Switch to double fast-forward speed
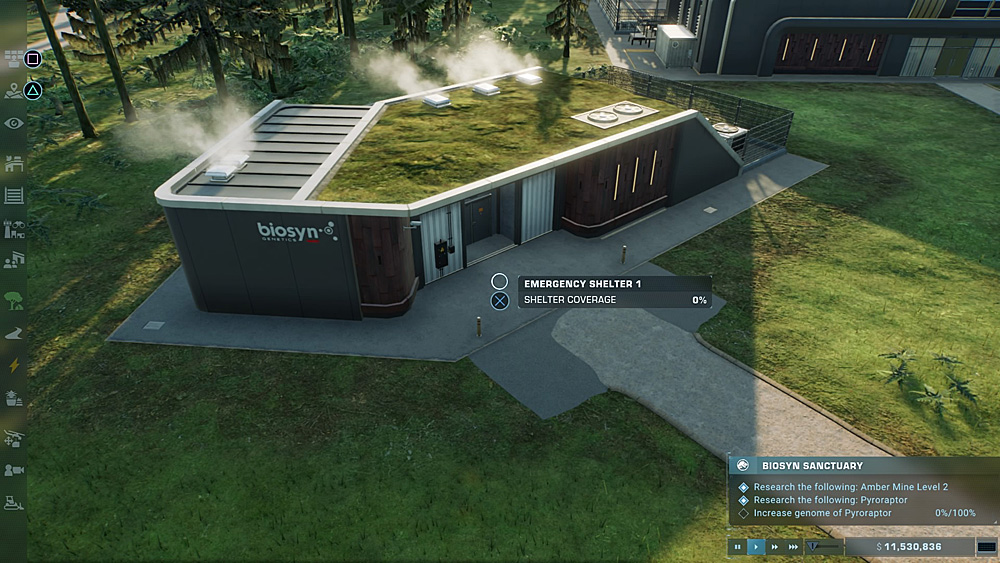The height and width of the screenshot is (563, 1000). click(x=774, y=547)
